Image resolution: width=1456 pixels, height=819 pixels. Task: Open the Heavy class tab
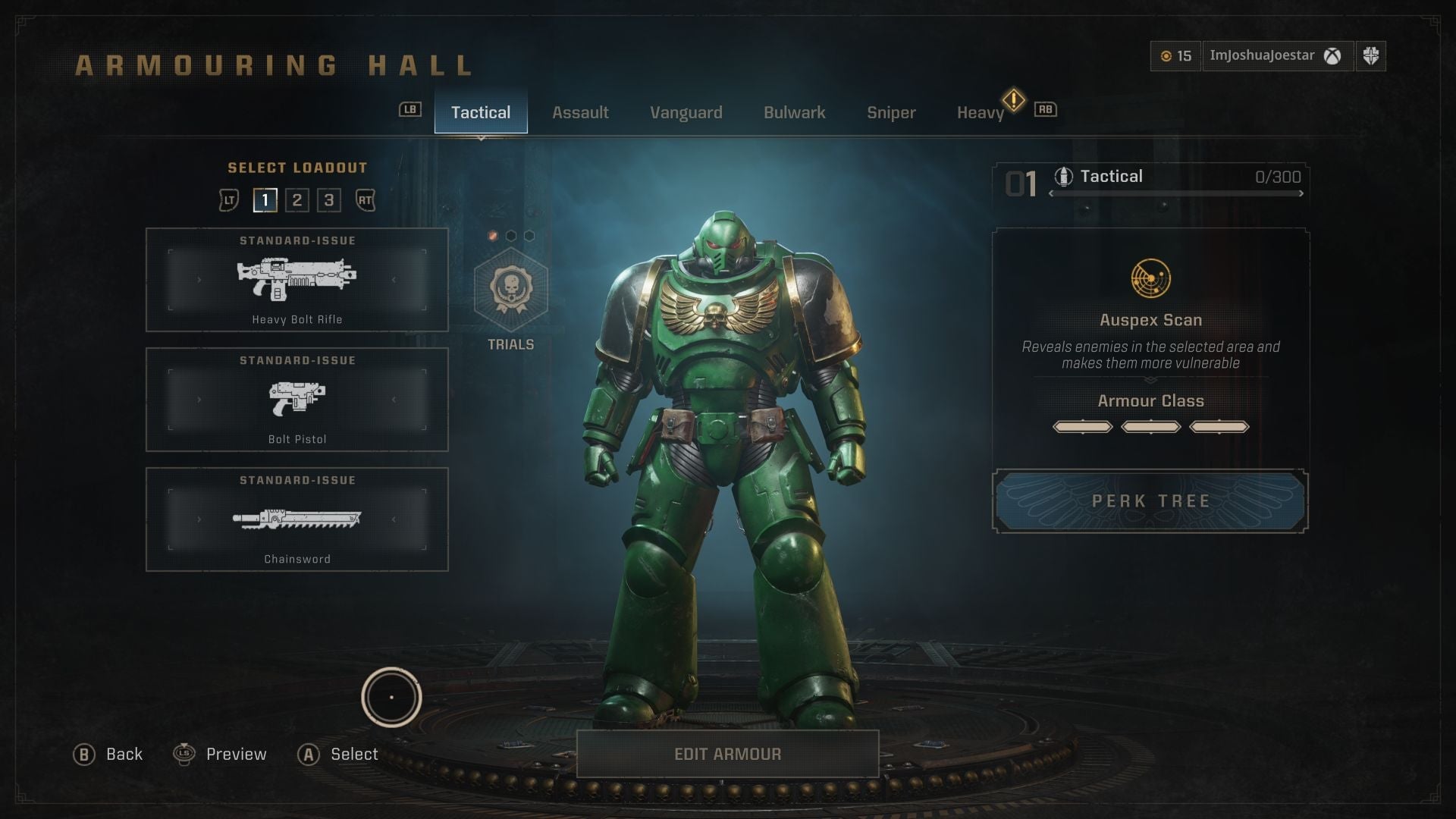pyautogui.click(x=980, y=112)
